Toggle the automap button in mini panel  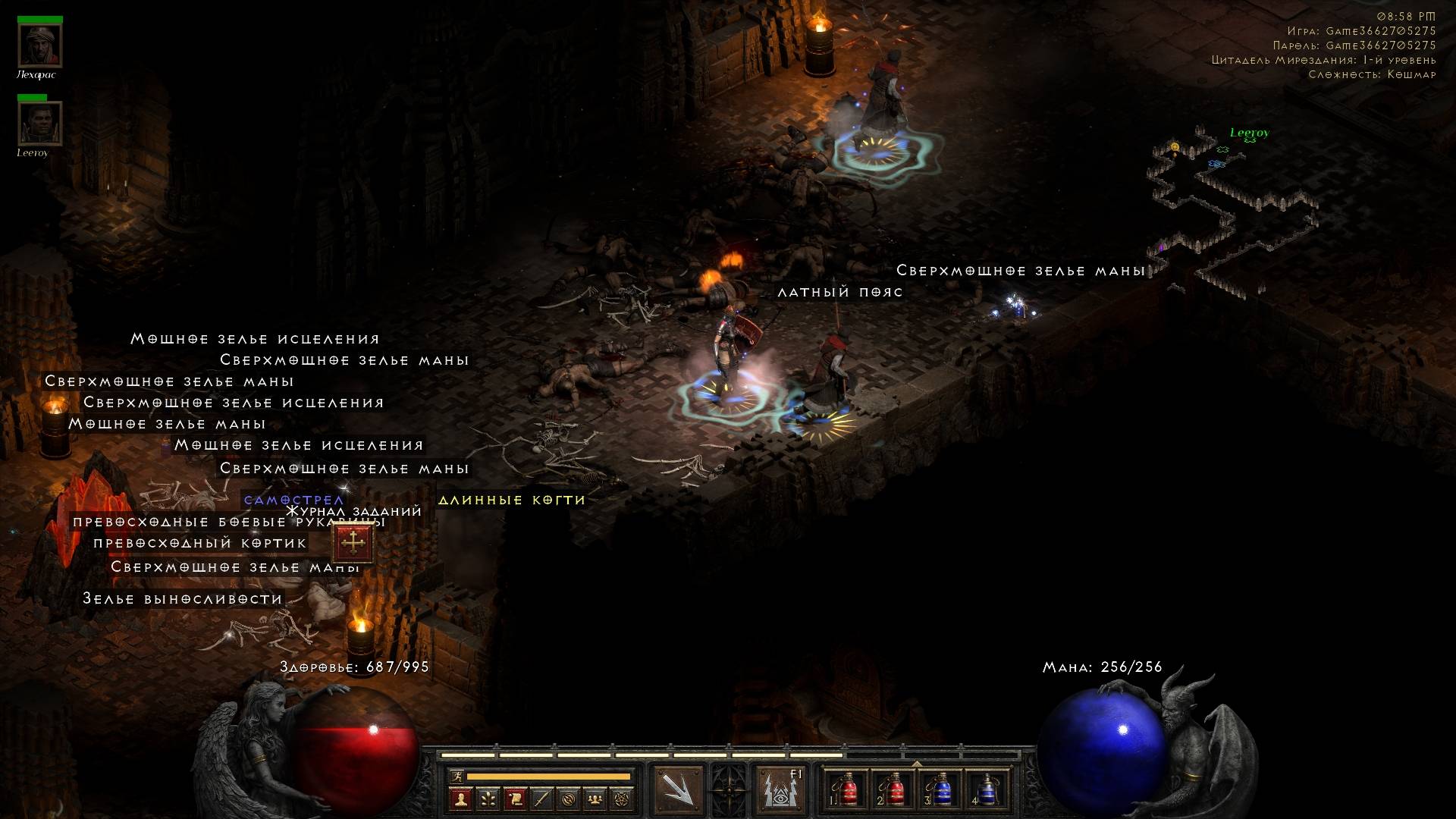point(569,799)
